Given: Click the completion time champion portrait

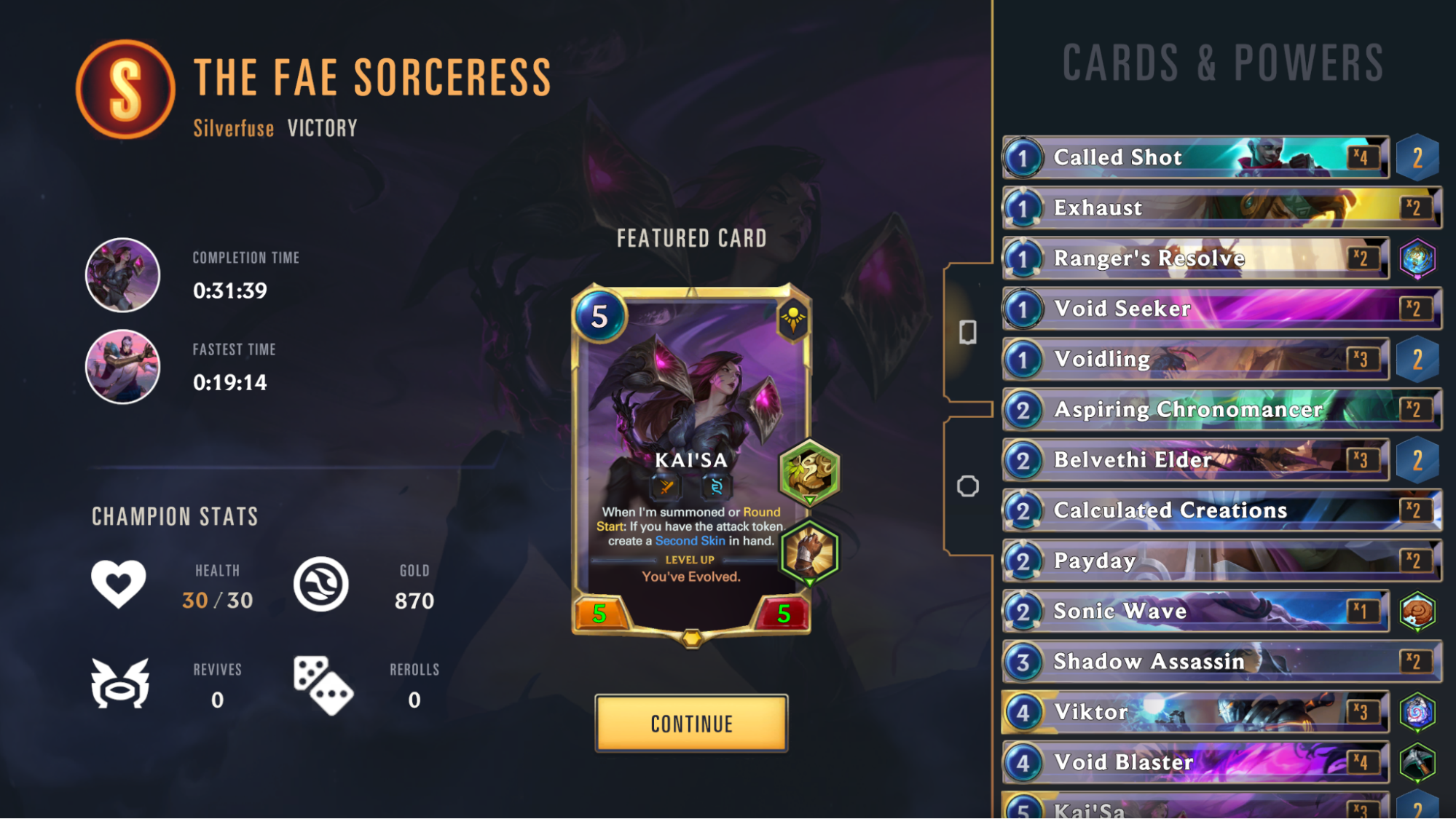Looking at the screenshot, I should 124,274.
